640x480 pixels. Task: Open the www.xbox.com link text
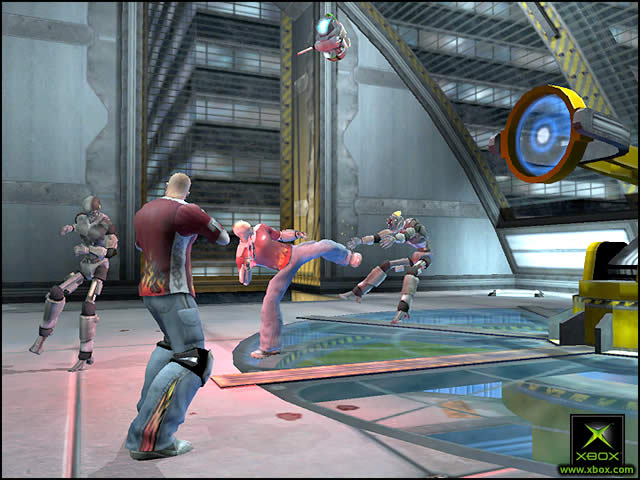[x=597, y=469]
